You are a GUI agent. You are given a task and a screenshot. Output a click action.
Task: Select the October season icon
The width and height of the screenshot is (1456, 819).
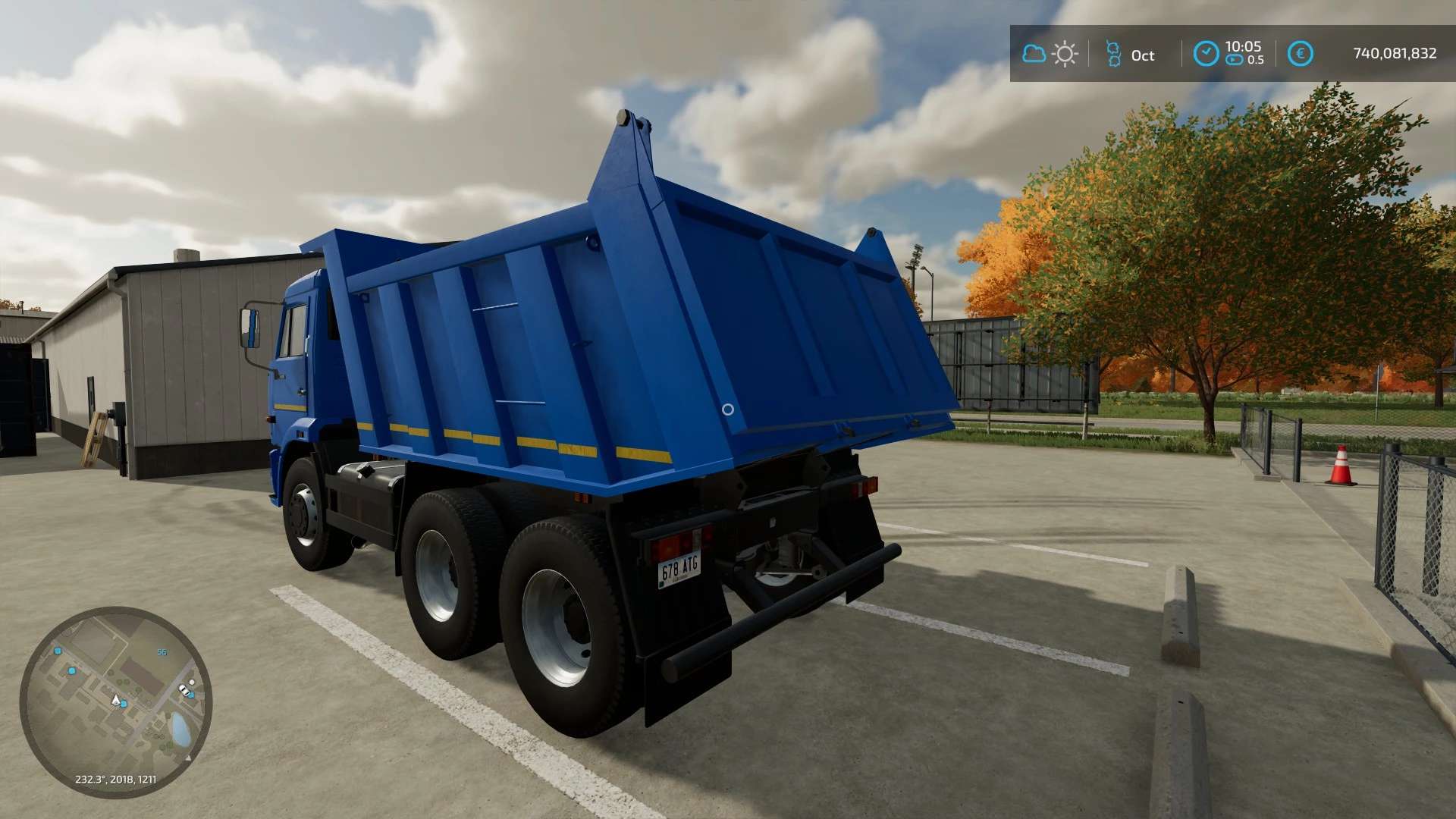pyautogui.click(x=1113, y=54)
